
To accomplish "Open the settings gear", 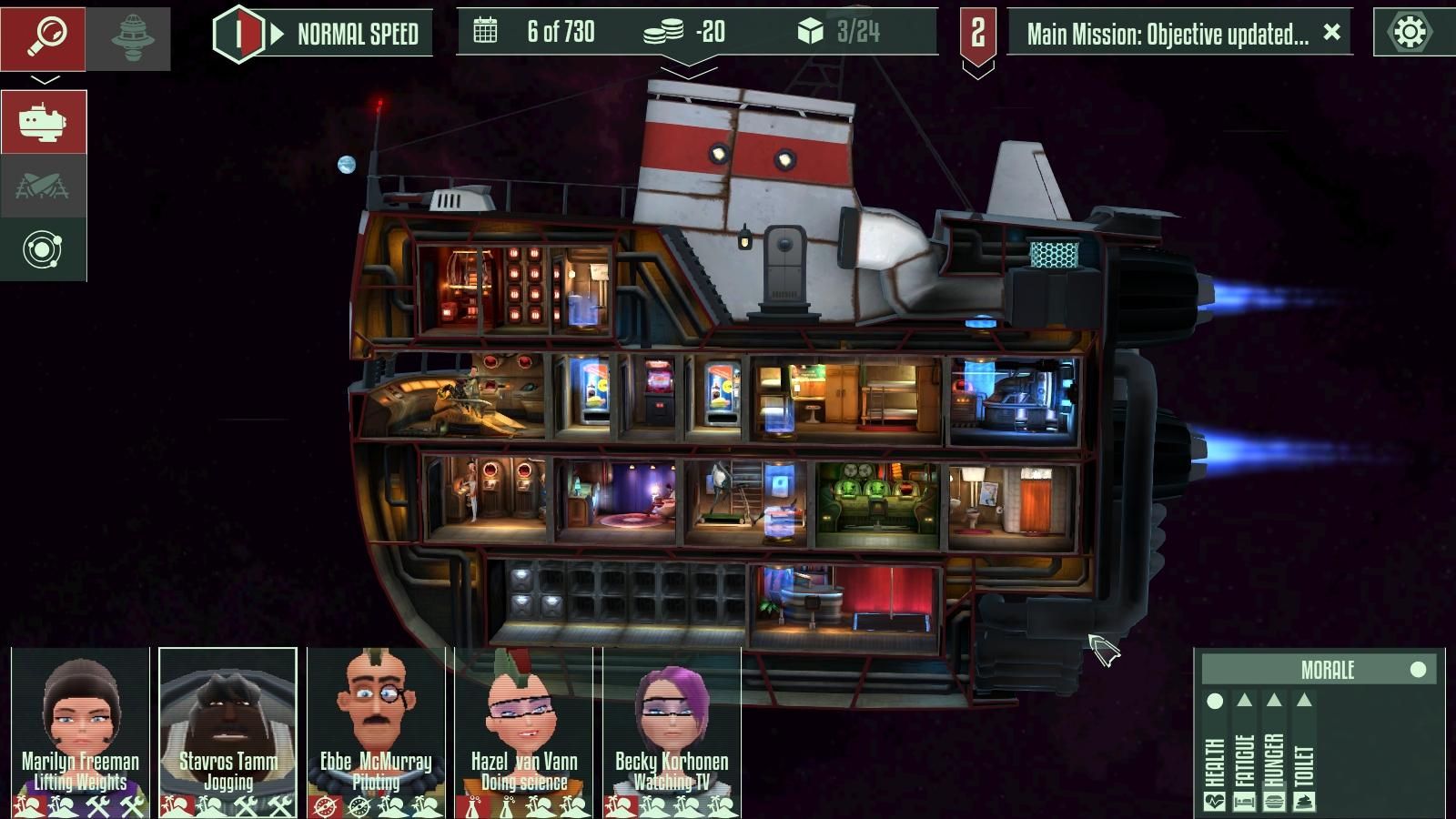I will click(1410, 33).
